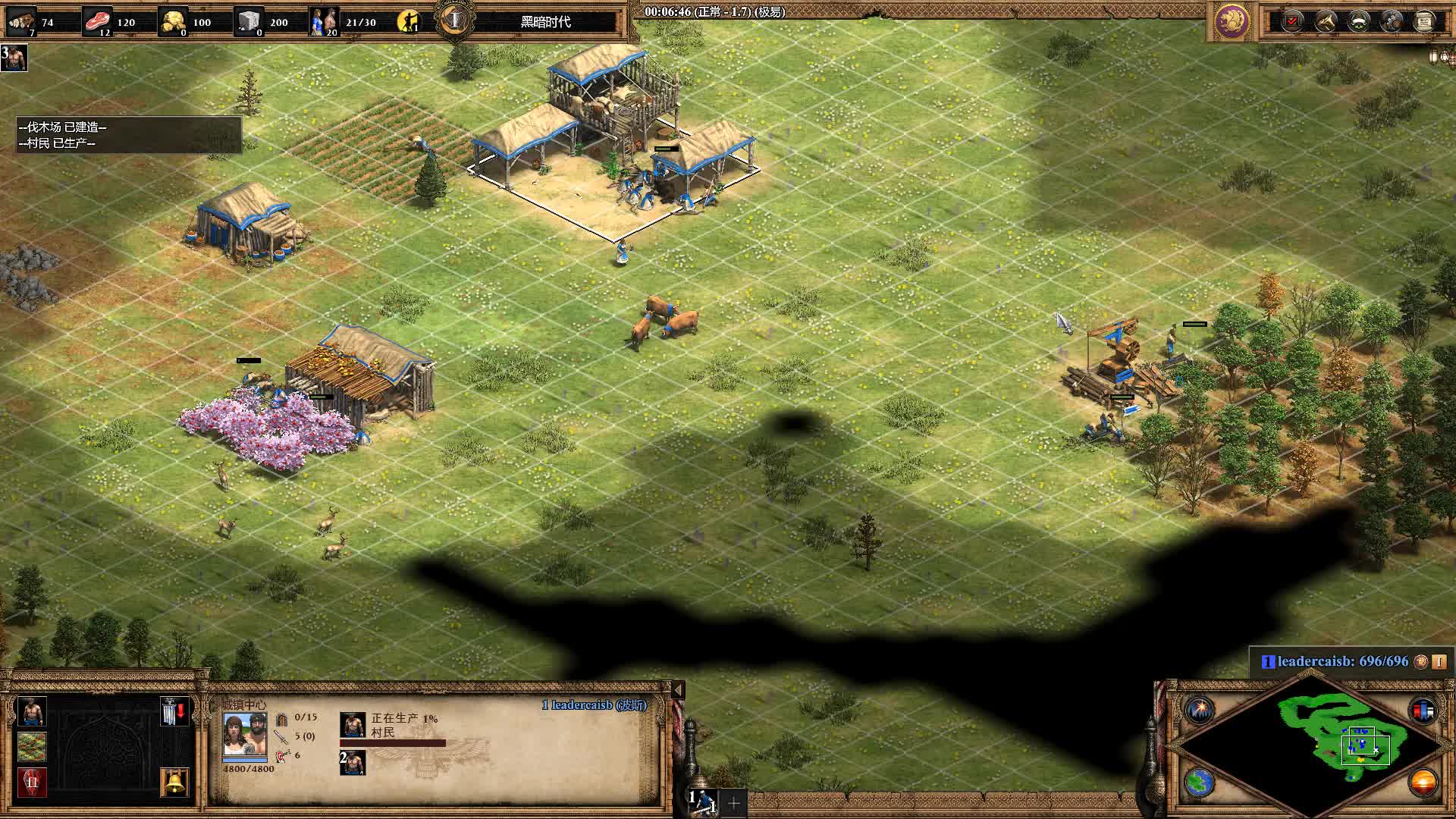This screenshot has height=819, width=1456.
Task: Open the horn chat button
Action: [1326, 21]
